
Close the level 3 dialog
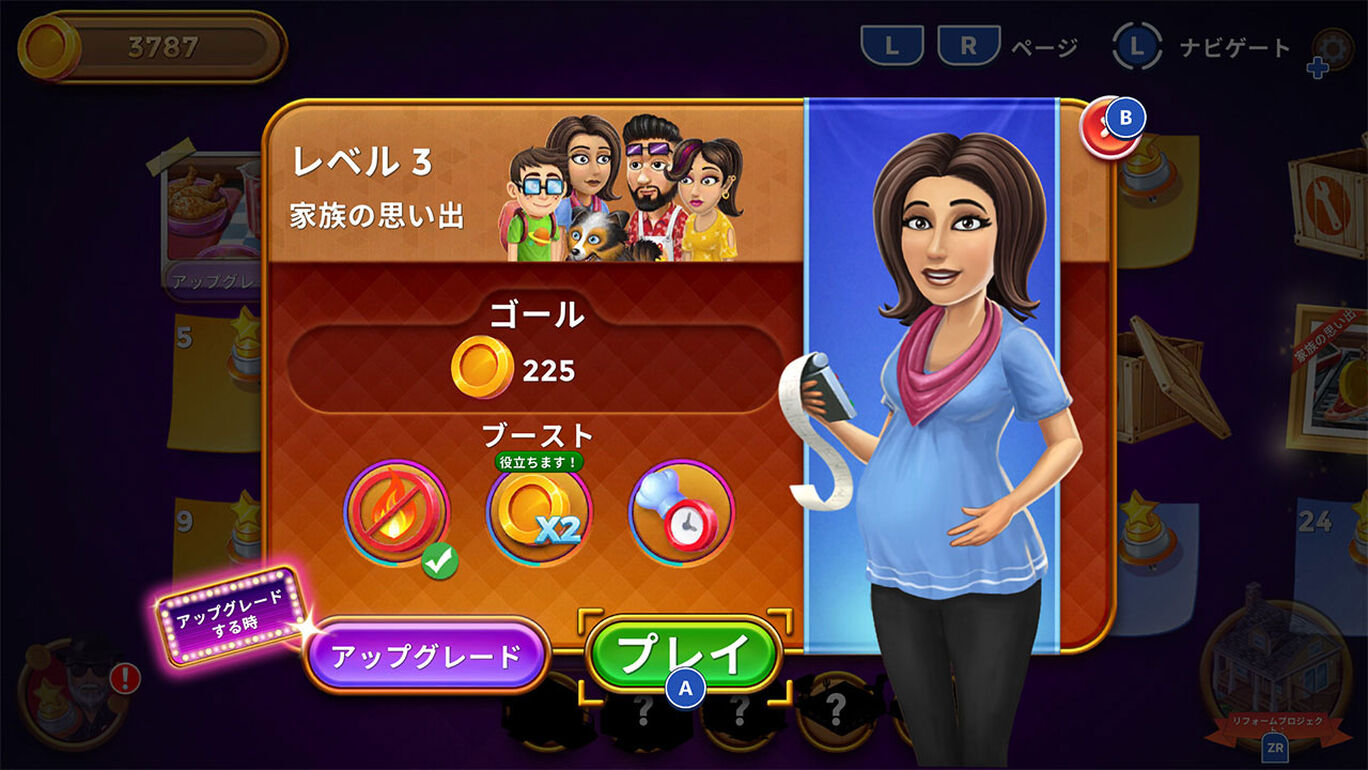pos(1111,127)
